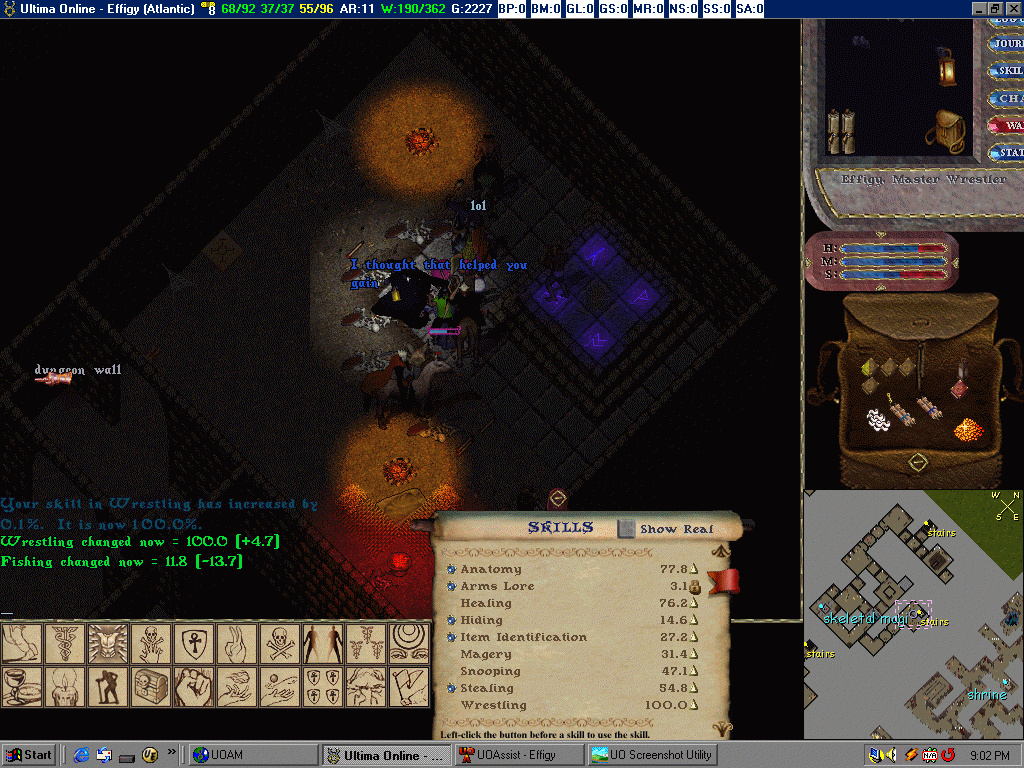Activate the Stealing skill button
Screen dimensions: 1024x768
click(x=452, y=689)
